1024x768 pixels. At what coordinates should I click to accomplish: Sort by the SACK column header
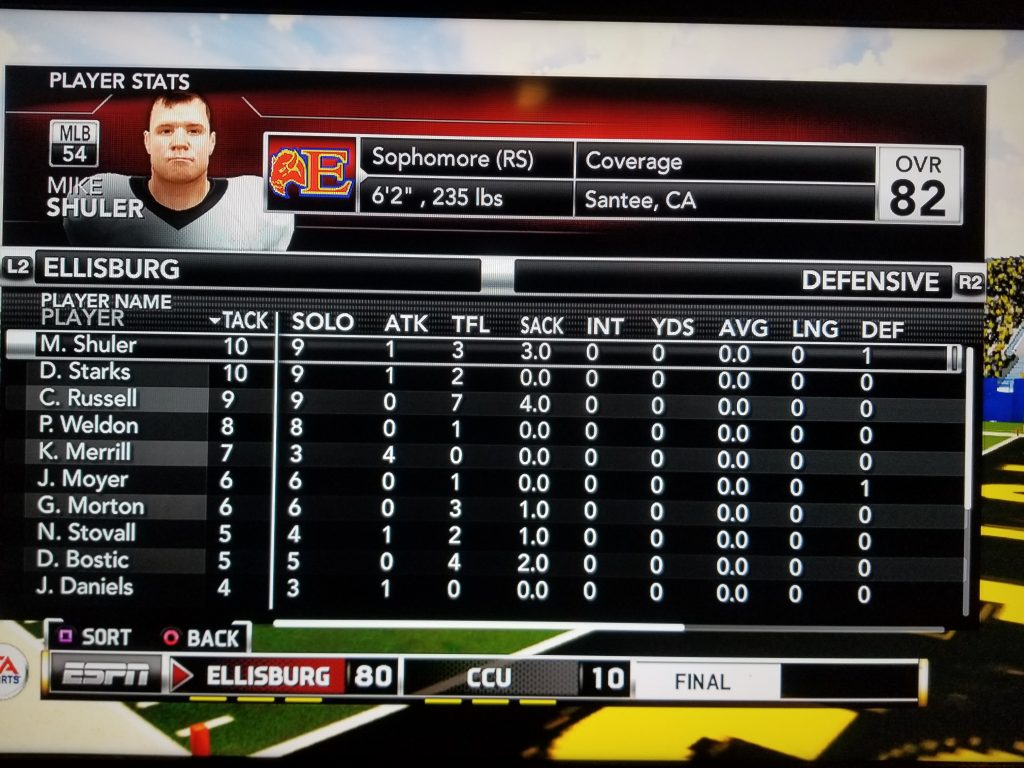(541, 325)
